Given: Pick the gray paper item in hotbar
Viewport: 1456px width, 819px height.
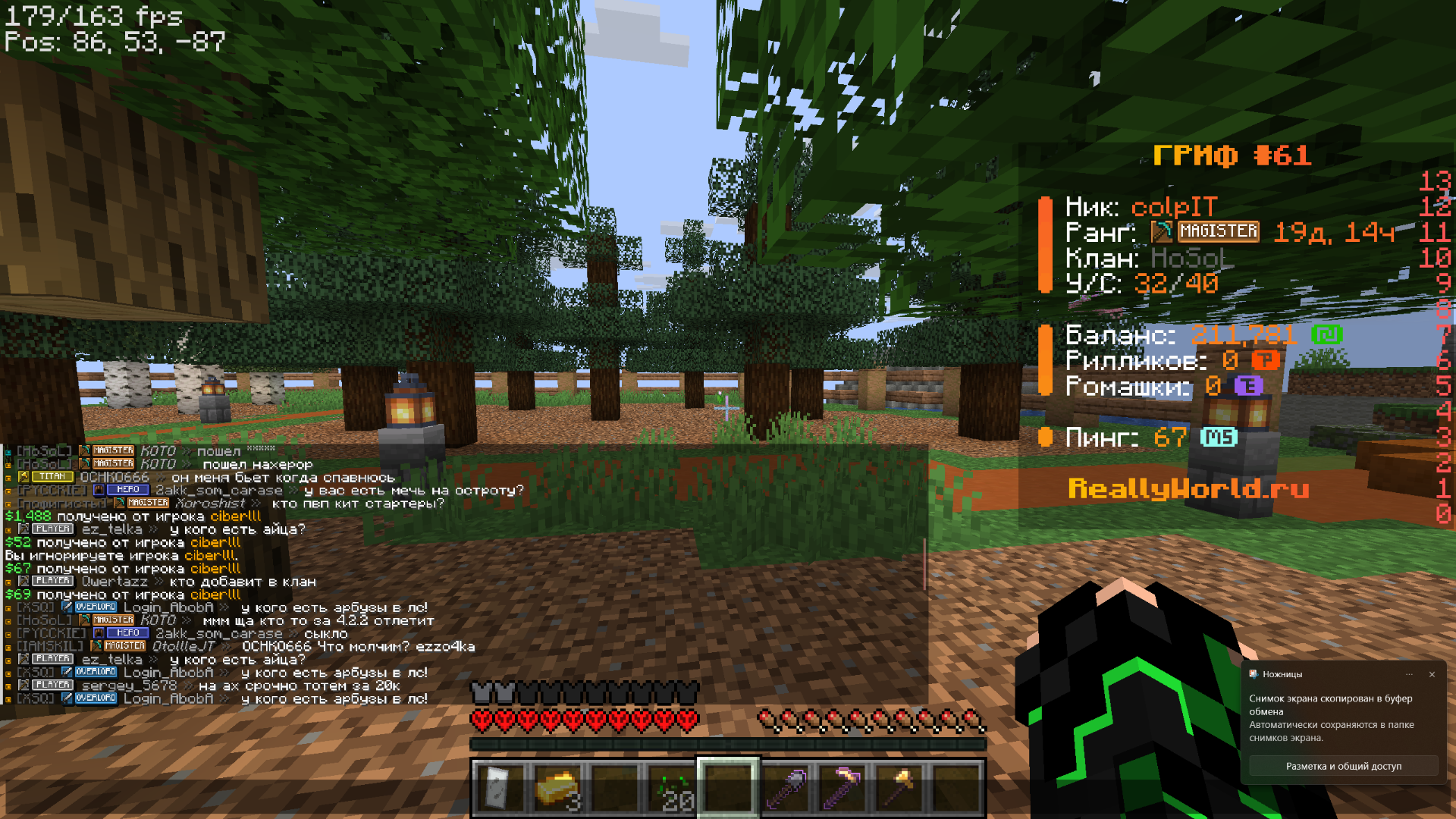Looking at the screenshot, I should click(499, 789).
